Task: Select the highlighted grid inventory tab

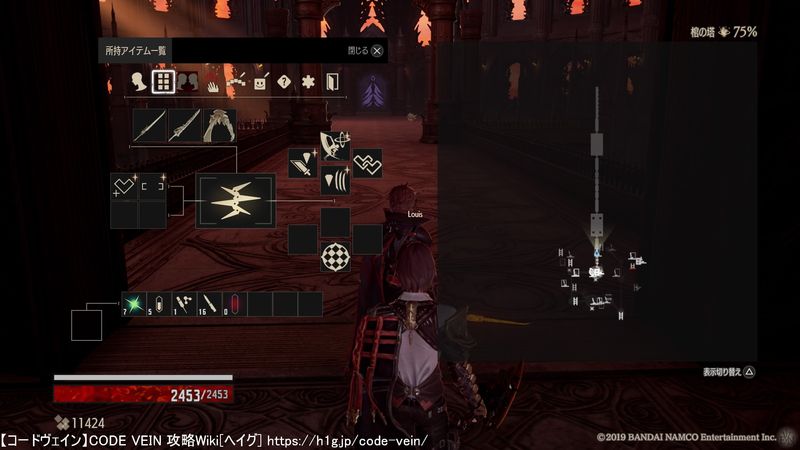Action: pos(162,82)
